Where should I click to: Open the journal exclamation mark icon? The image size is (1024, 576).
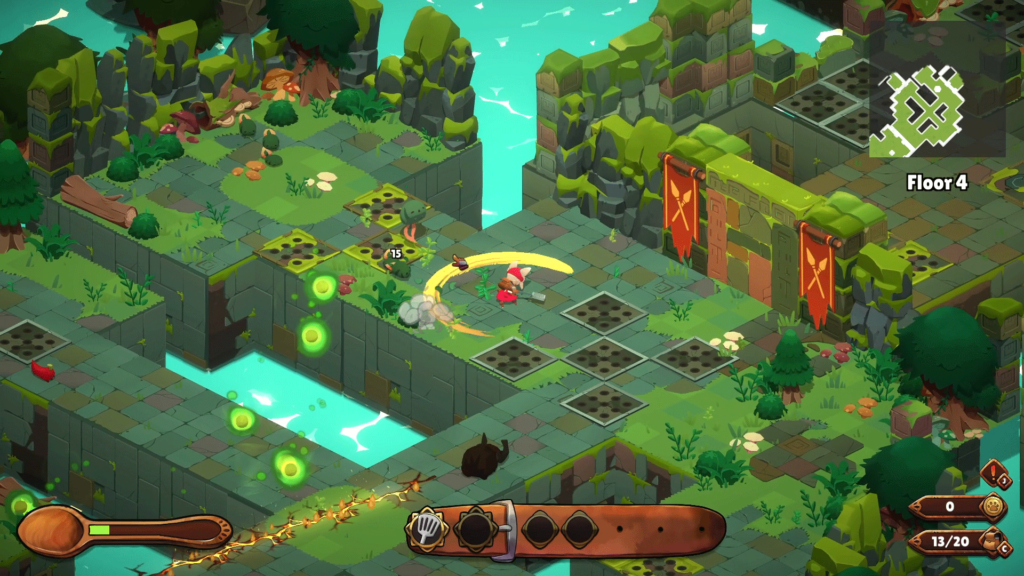tap(995, 476)
